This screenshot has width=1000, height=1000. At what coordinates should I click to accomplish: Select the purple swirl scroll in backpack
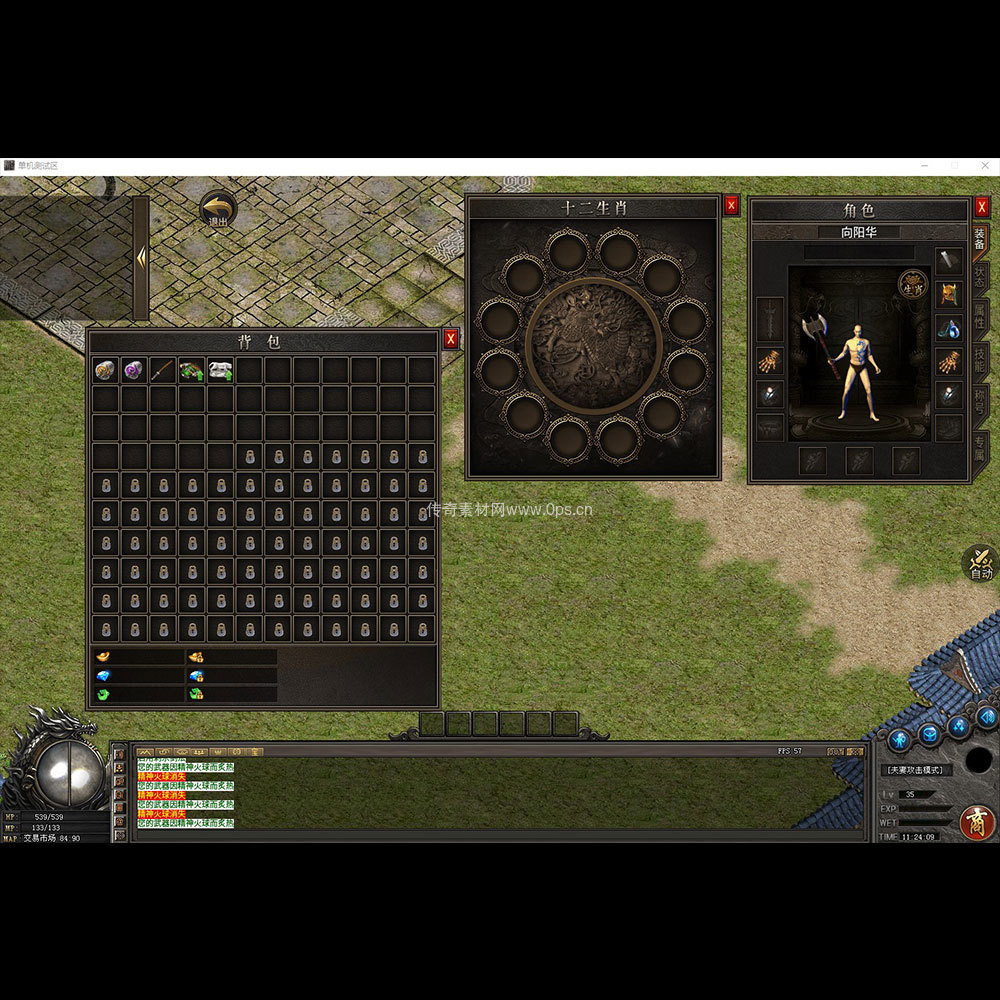tap(134, 371)
